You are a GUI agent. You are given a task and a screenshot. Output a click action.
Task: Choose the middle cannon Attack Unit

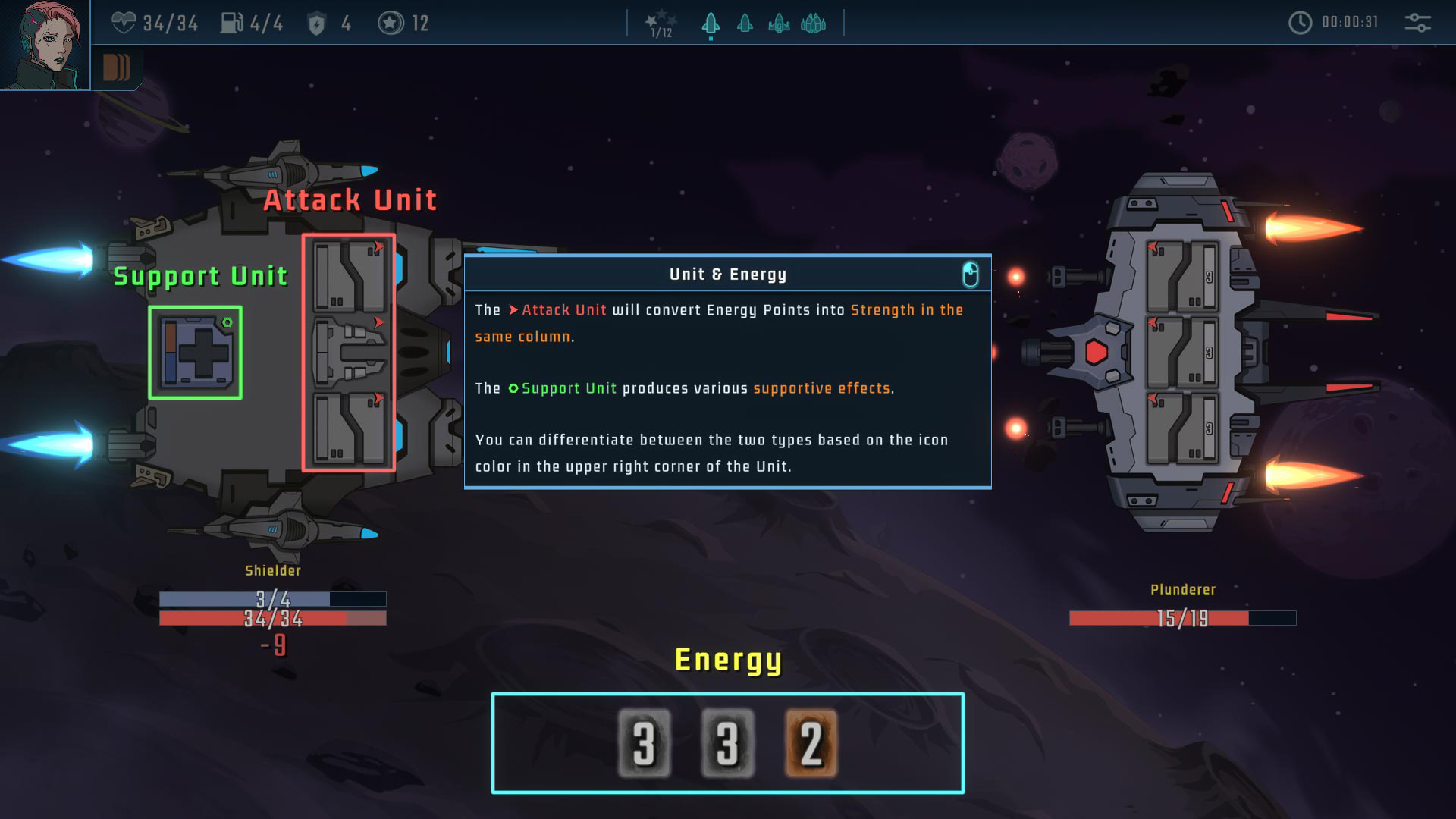click(x=350, y=353)
